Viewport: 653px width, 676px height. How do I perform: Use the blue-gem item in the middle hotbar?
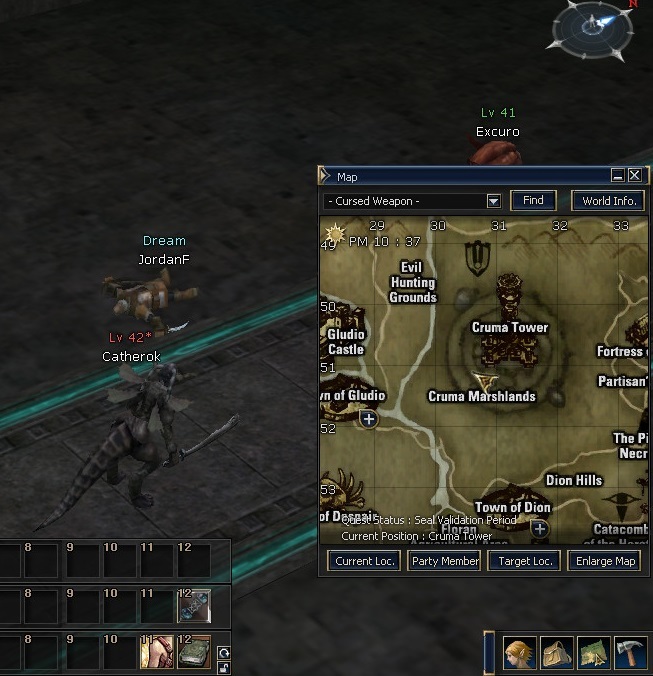[x=194, y=606]
